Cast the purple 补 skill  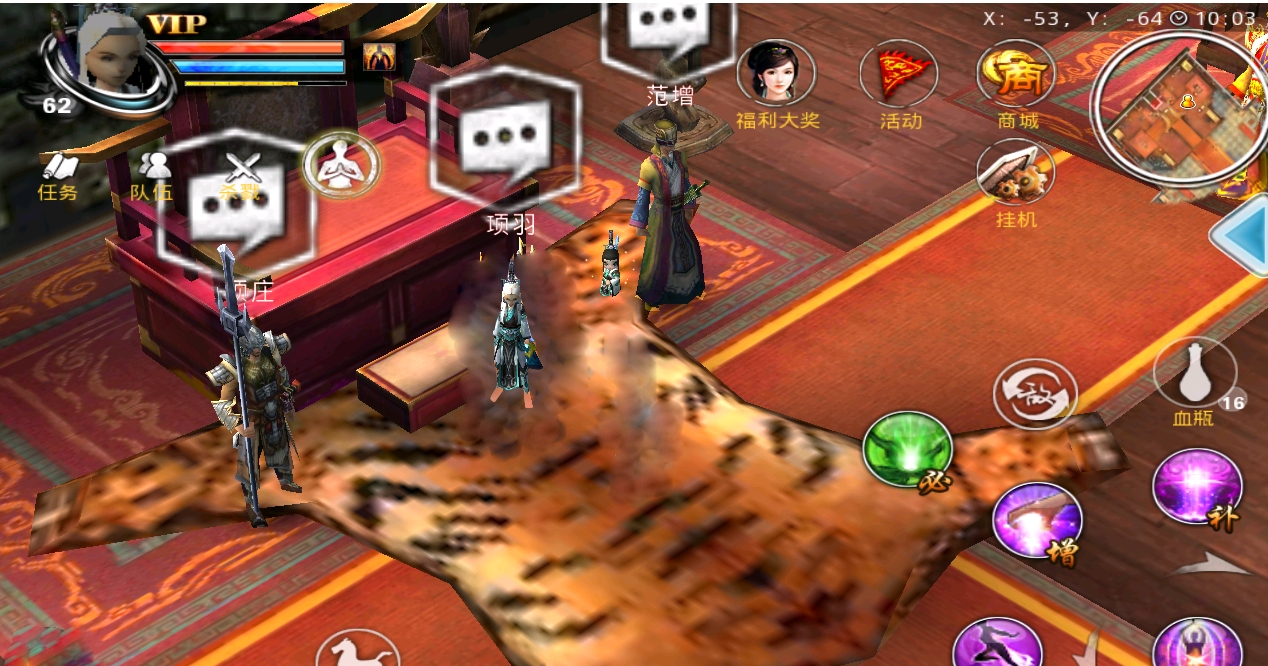[1196, 486]
